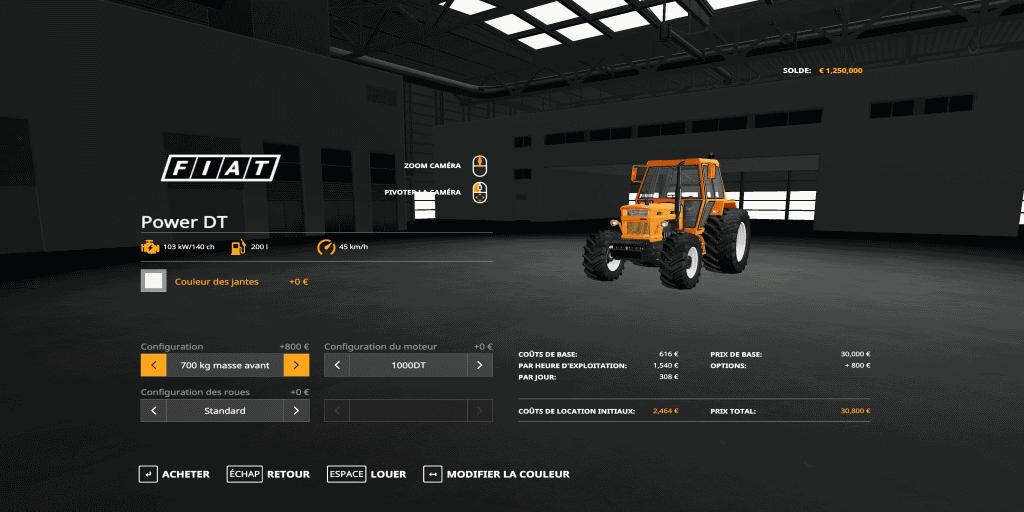Switch to previous wheel configuration
This screenshot has width=1024, height=512.
[x=154, y=410]
